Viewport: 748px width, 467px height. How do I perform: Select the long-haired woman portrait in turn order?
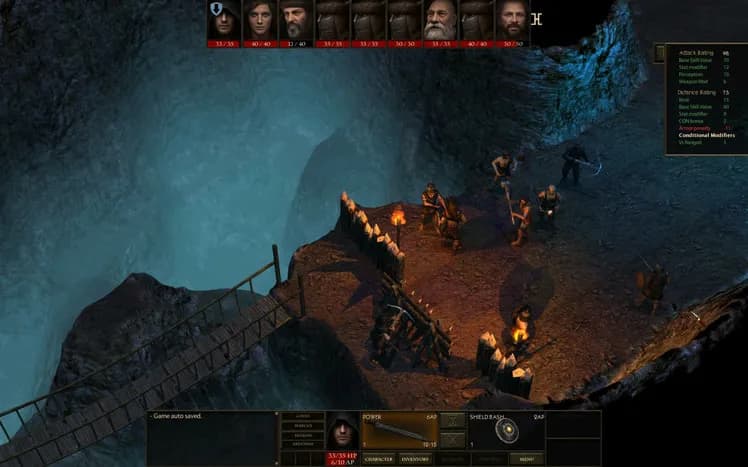tap(259, 20)
